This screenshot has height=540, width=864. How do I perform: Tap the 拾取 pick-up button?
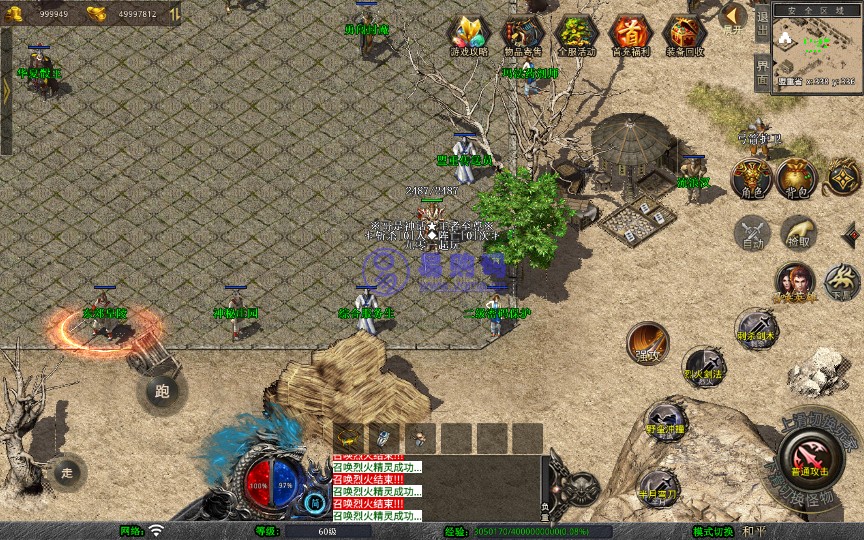tap(797, 231)
